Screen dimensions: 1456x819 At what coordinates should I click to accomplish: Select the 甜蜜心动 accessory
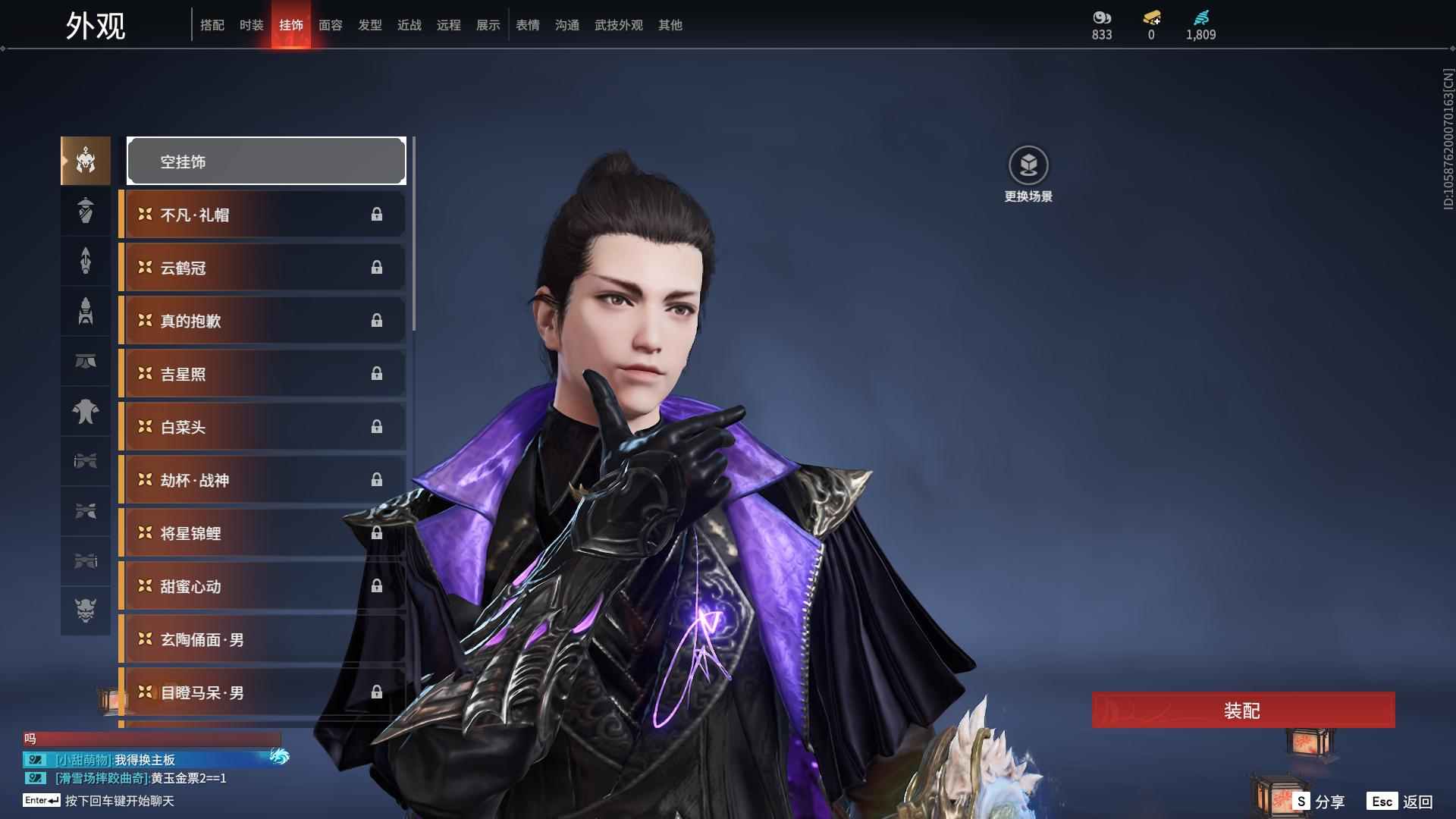(x=262, y=586)
